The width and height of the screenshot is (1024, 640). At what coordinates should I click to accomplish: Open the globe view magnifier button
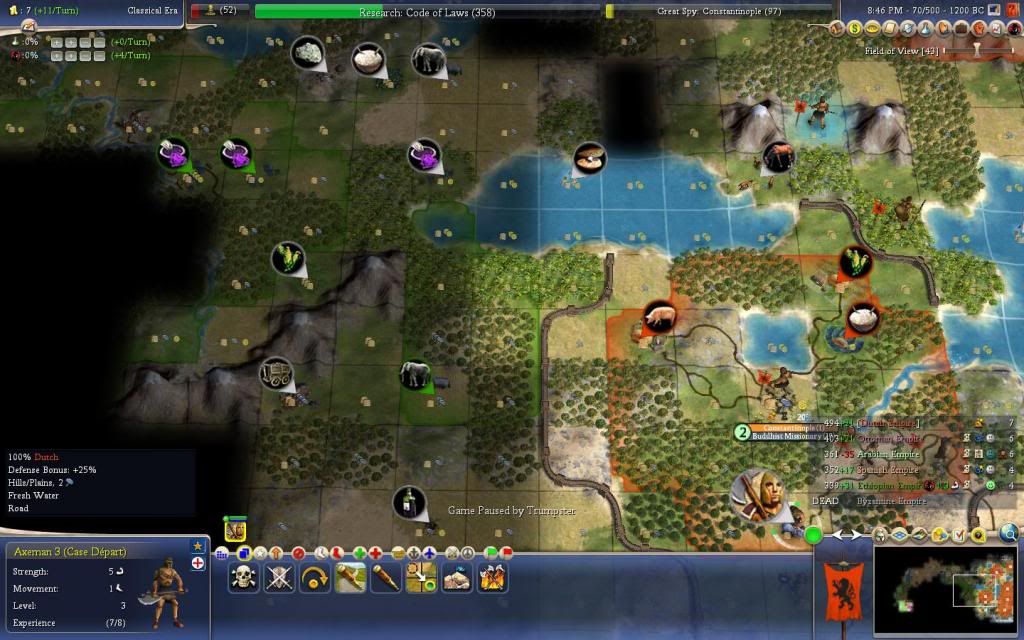click(x=1009, y=533)
